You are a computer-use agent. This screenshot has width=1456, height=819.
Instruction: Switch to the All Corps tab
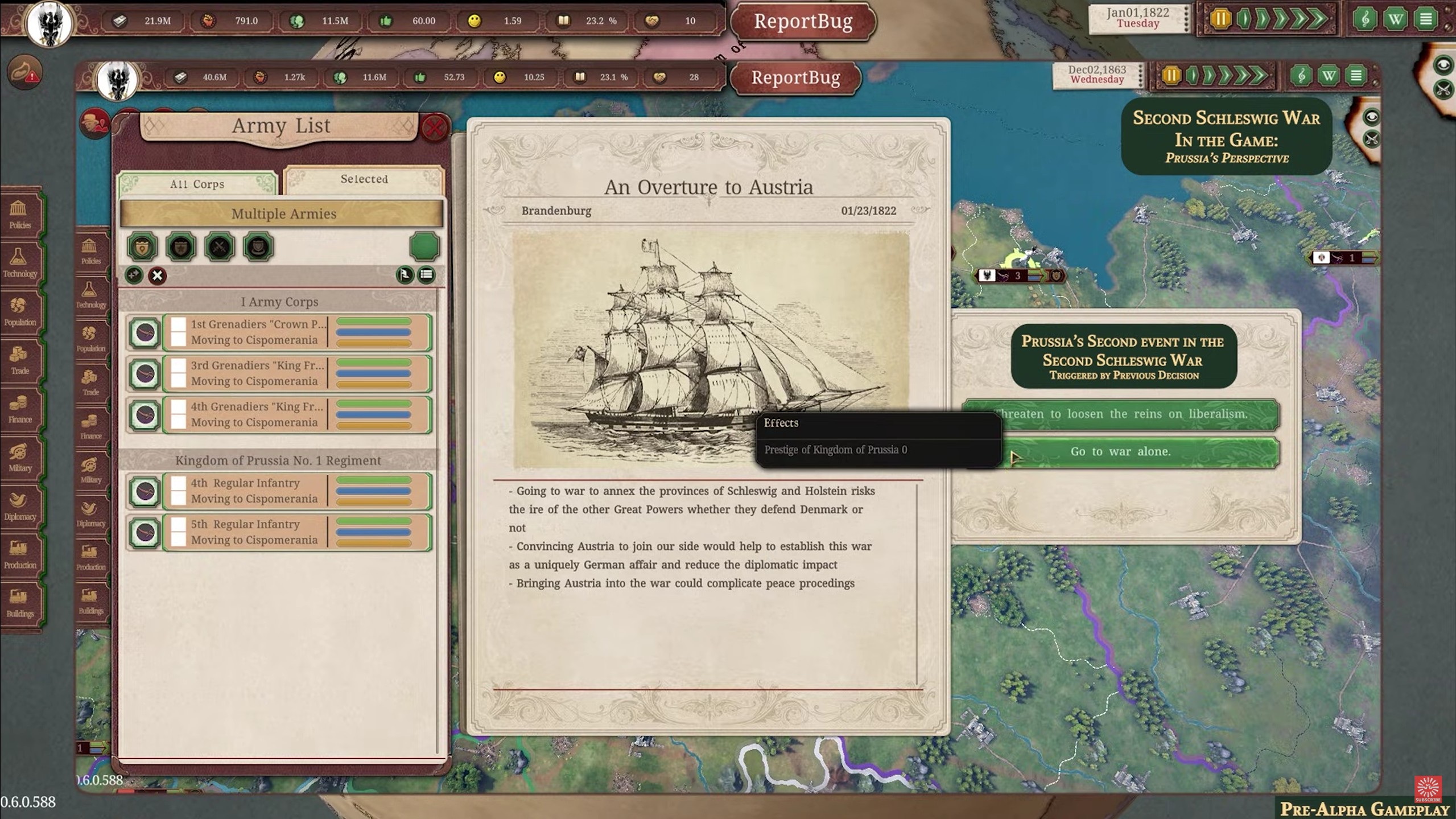[x=197, y=184]
